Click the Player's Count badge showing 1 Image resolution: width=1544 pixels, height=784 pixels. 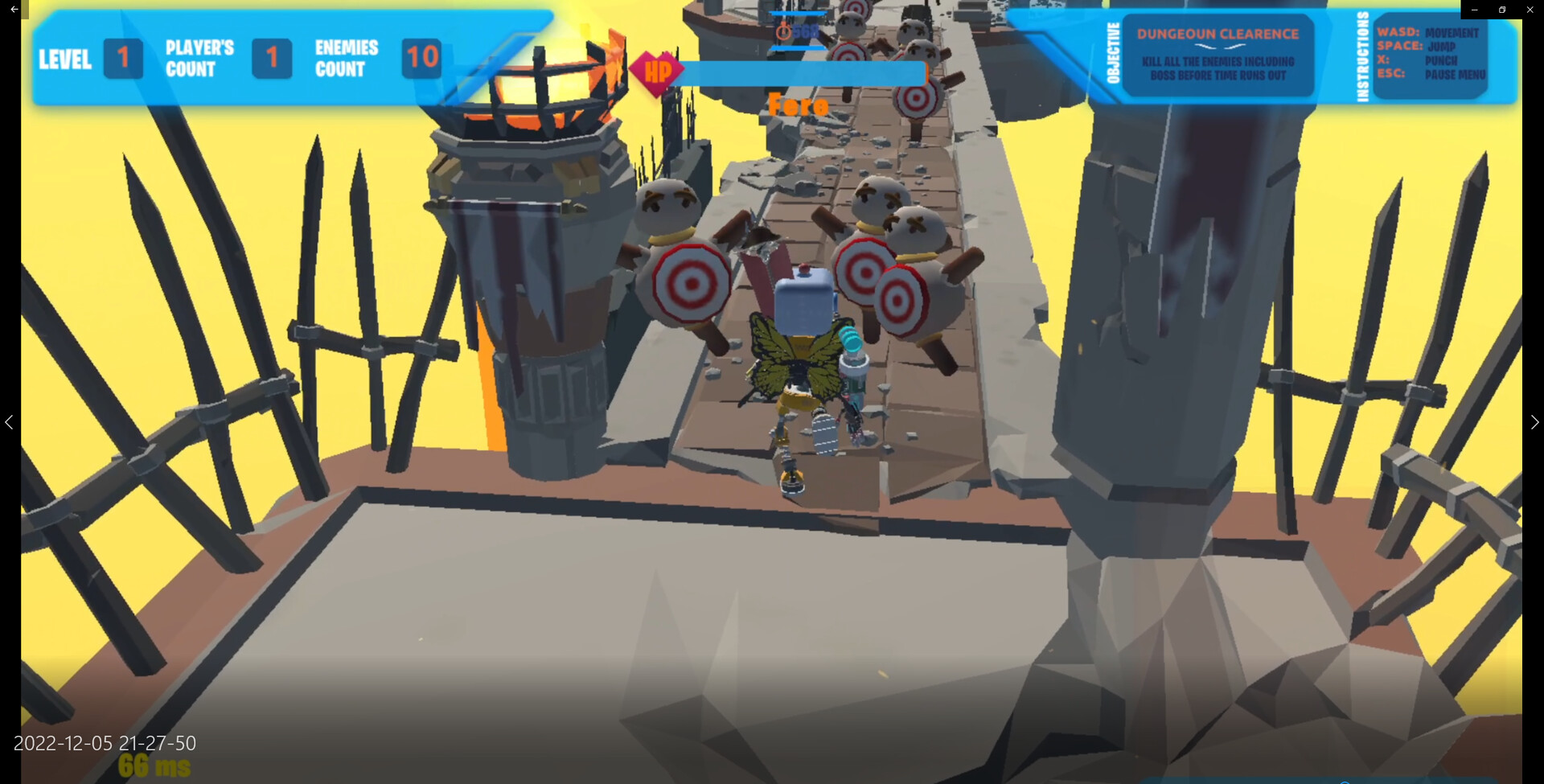point(273,59)
